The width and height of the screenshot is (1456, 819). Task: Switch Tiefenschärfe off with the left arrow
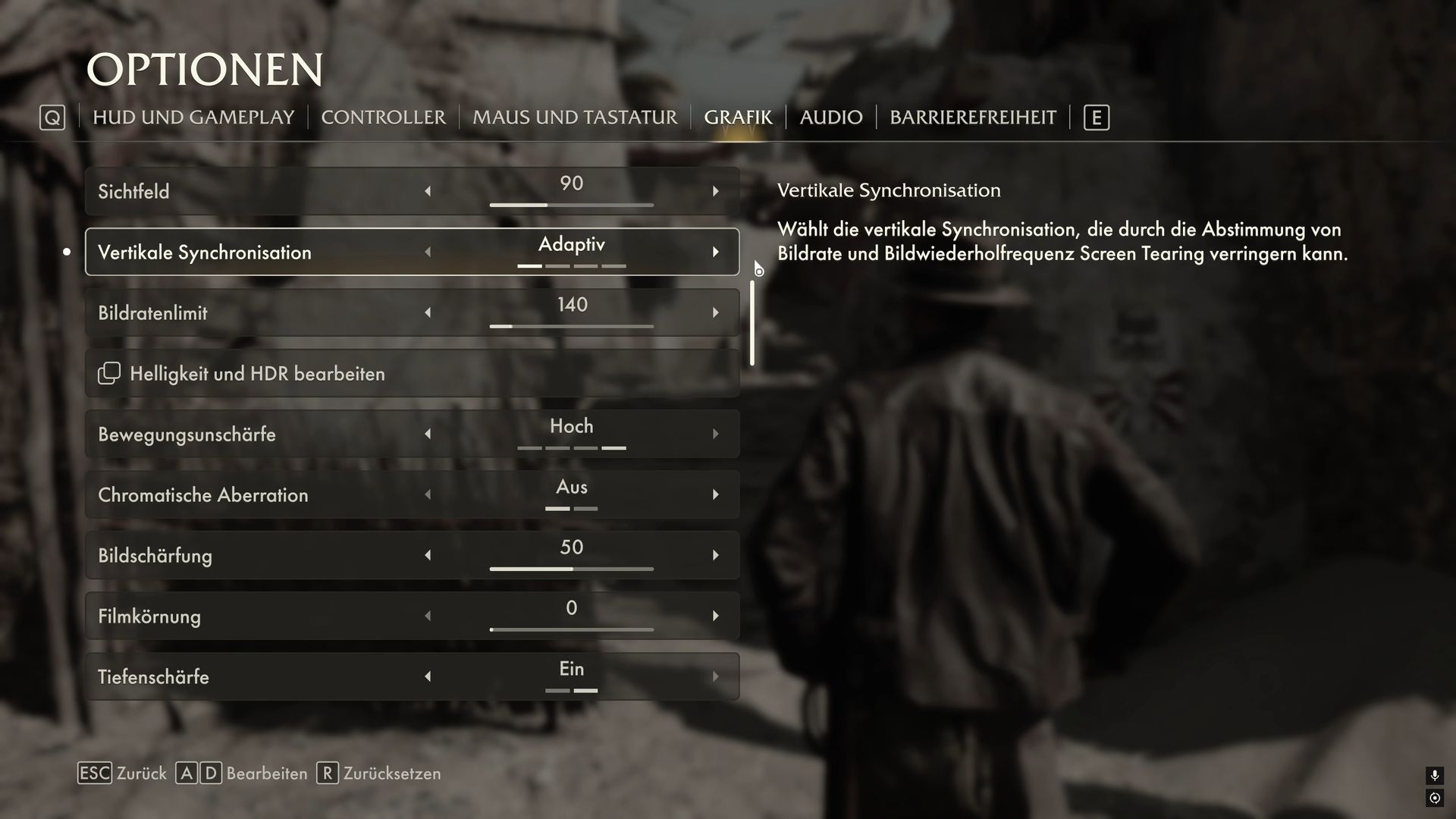pyautogui.click(x=428, y=676)
